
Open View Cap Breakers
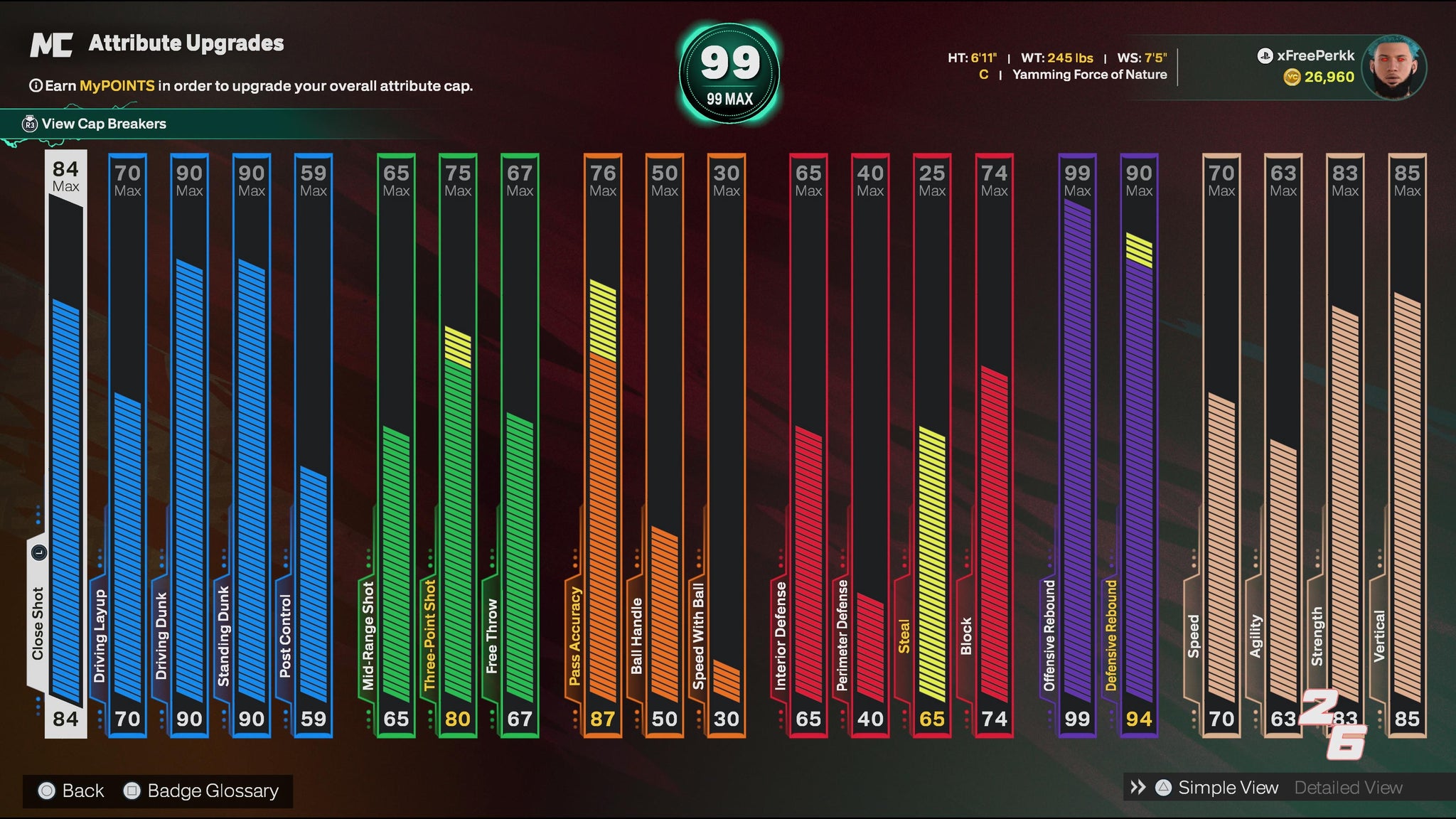[104, 124]
